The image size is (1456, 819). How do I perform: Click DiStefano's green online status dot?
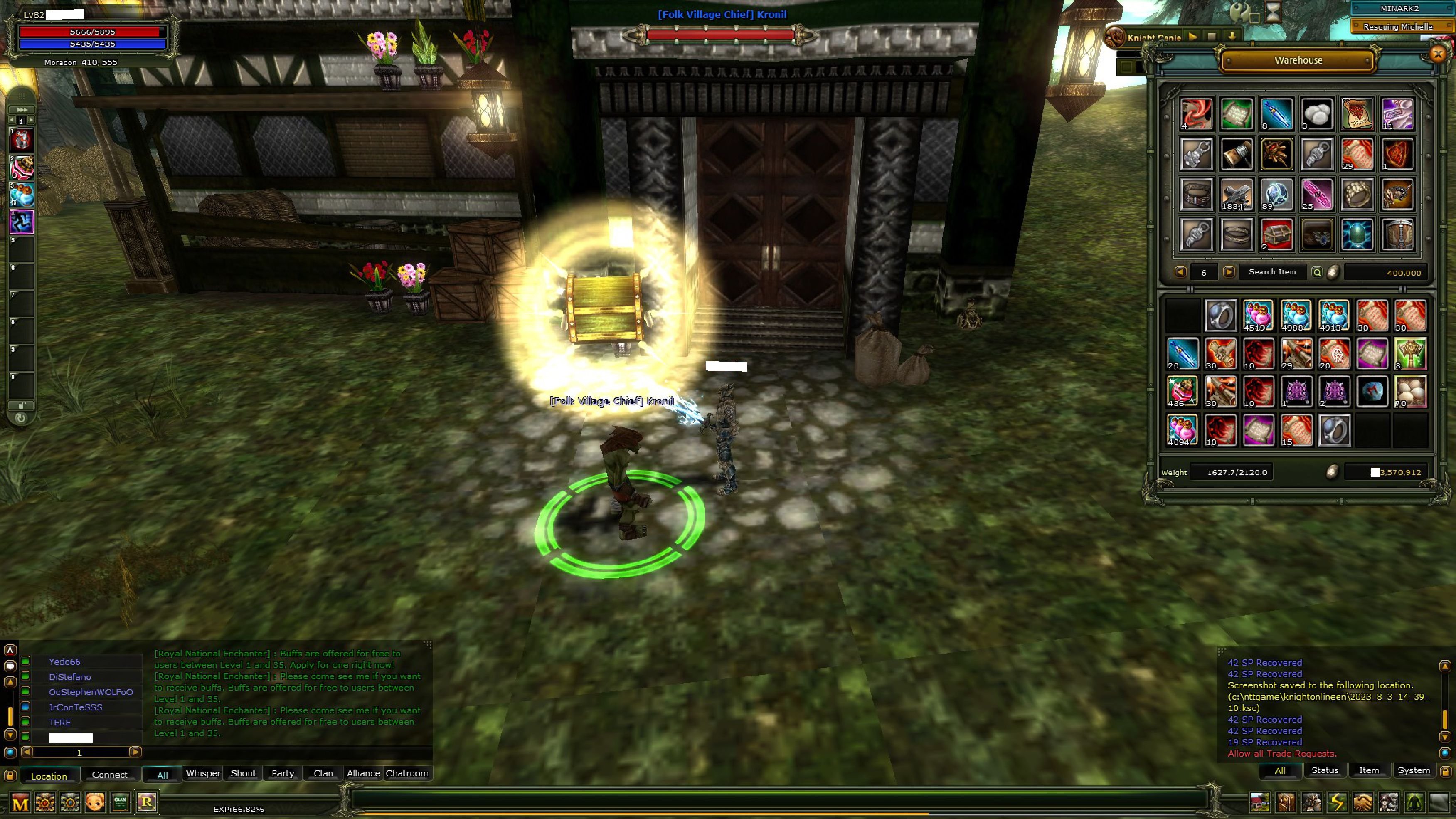point(25,676)
